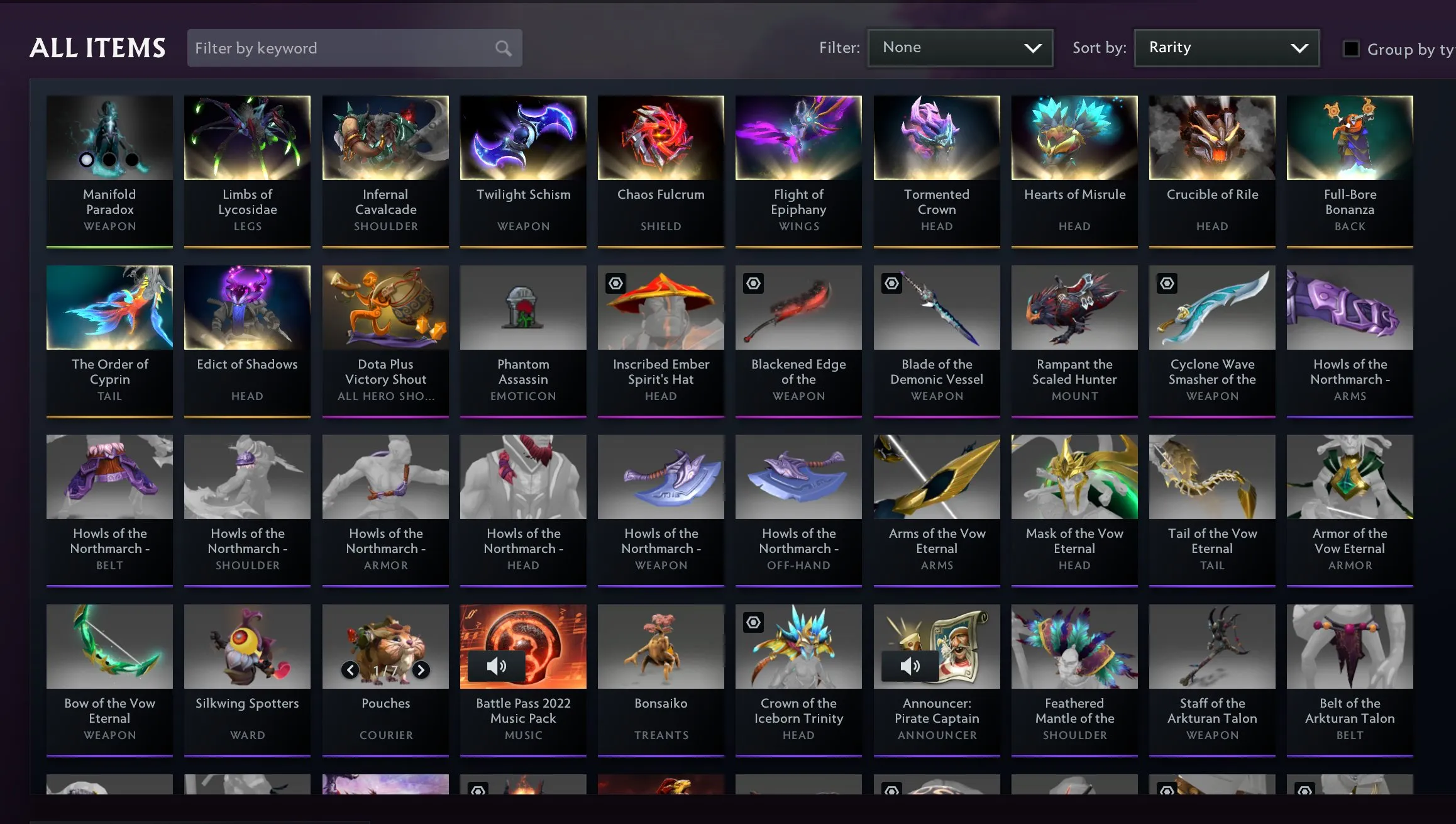Screen dimensions: 1456x824
Task: Click the search magnifier icon
Action: (x=502, y=47)
